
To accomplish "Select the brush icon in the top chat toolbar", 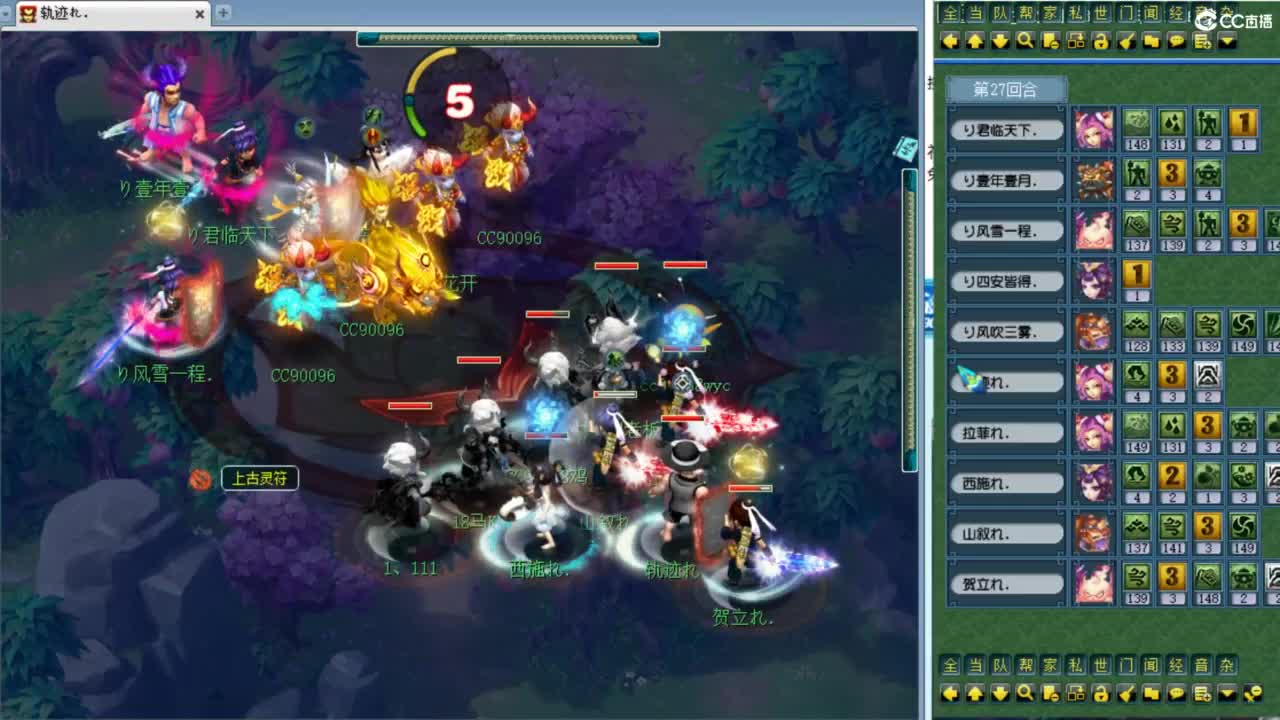I will point(1125,41).
